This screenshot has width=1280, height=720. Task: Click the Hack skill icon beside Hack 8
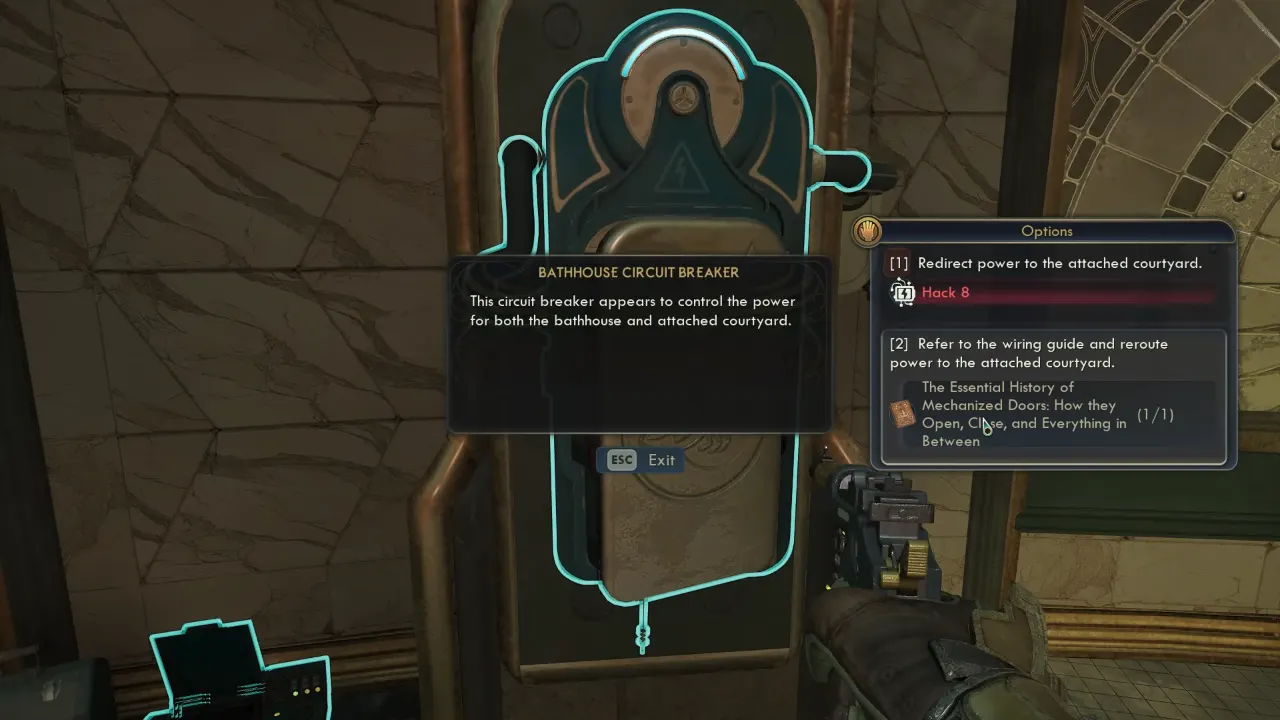[x=902, y=292]
